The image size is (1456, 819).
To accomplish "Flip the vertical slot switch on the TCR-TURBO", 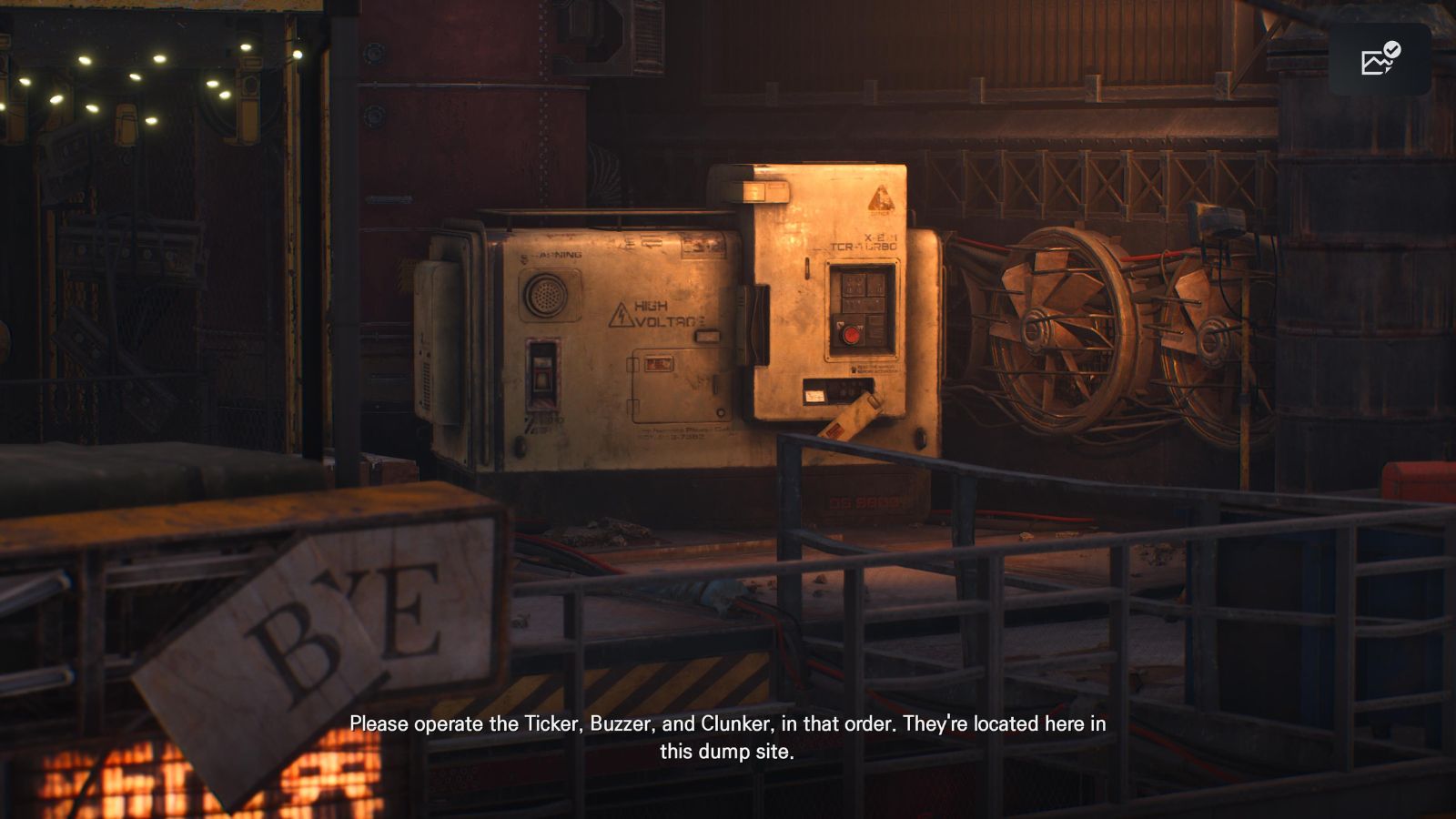I will (x=806, y=268).
